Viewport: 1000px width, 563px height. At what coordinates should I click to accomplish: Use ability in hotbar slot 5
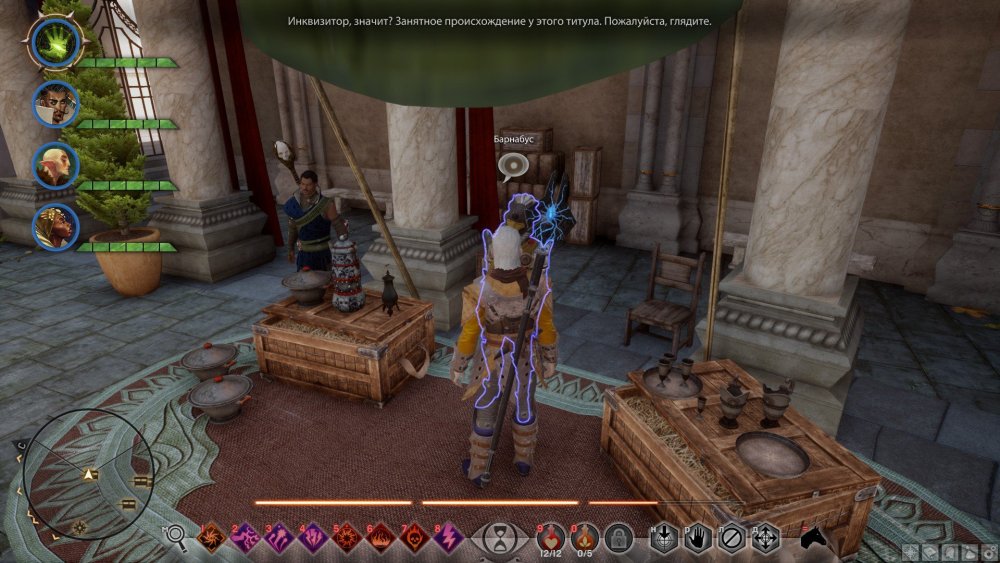[347, 539]
